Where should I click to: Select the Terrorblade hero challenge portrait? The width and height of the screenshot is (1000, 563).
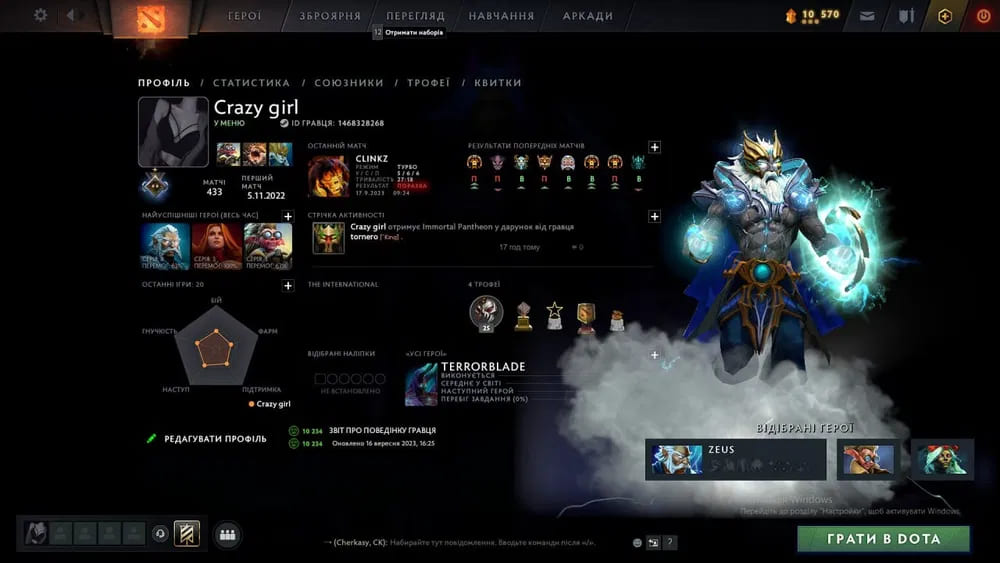click(x=421, y=385)
